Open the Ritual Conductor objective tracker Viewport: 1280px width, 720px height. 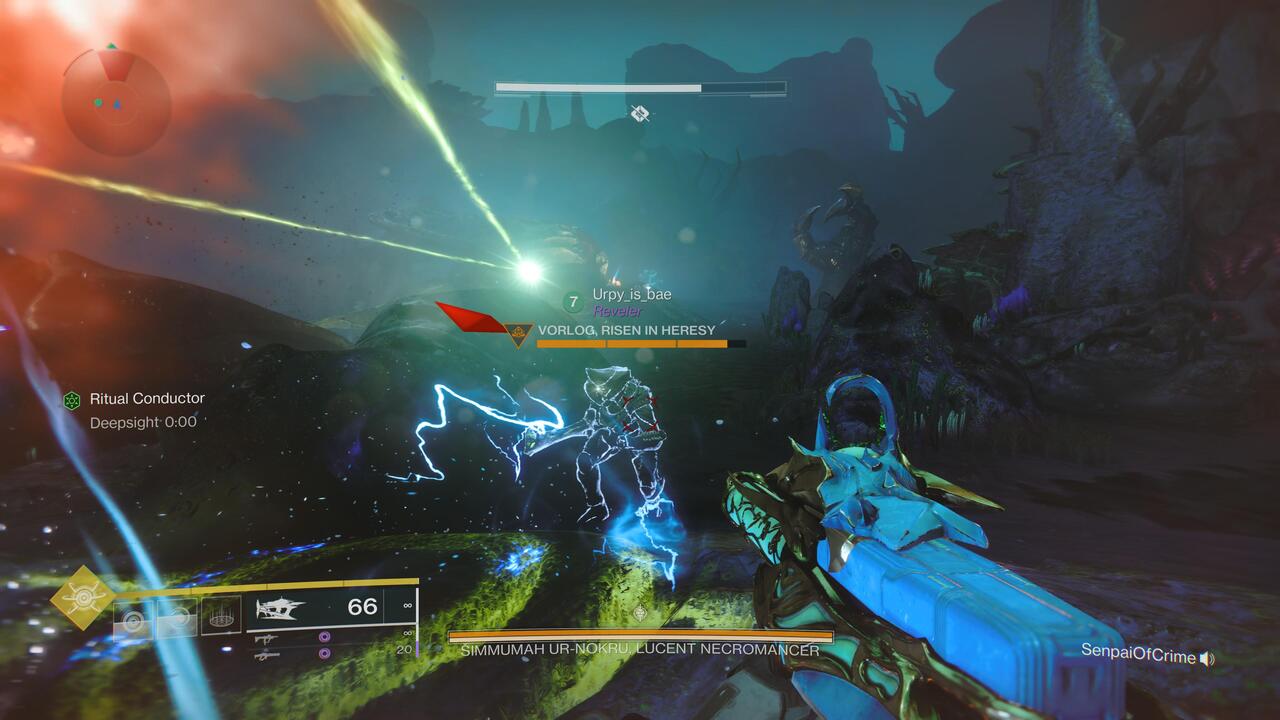[146, 398]
